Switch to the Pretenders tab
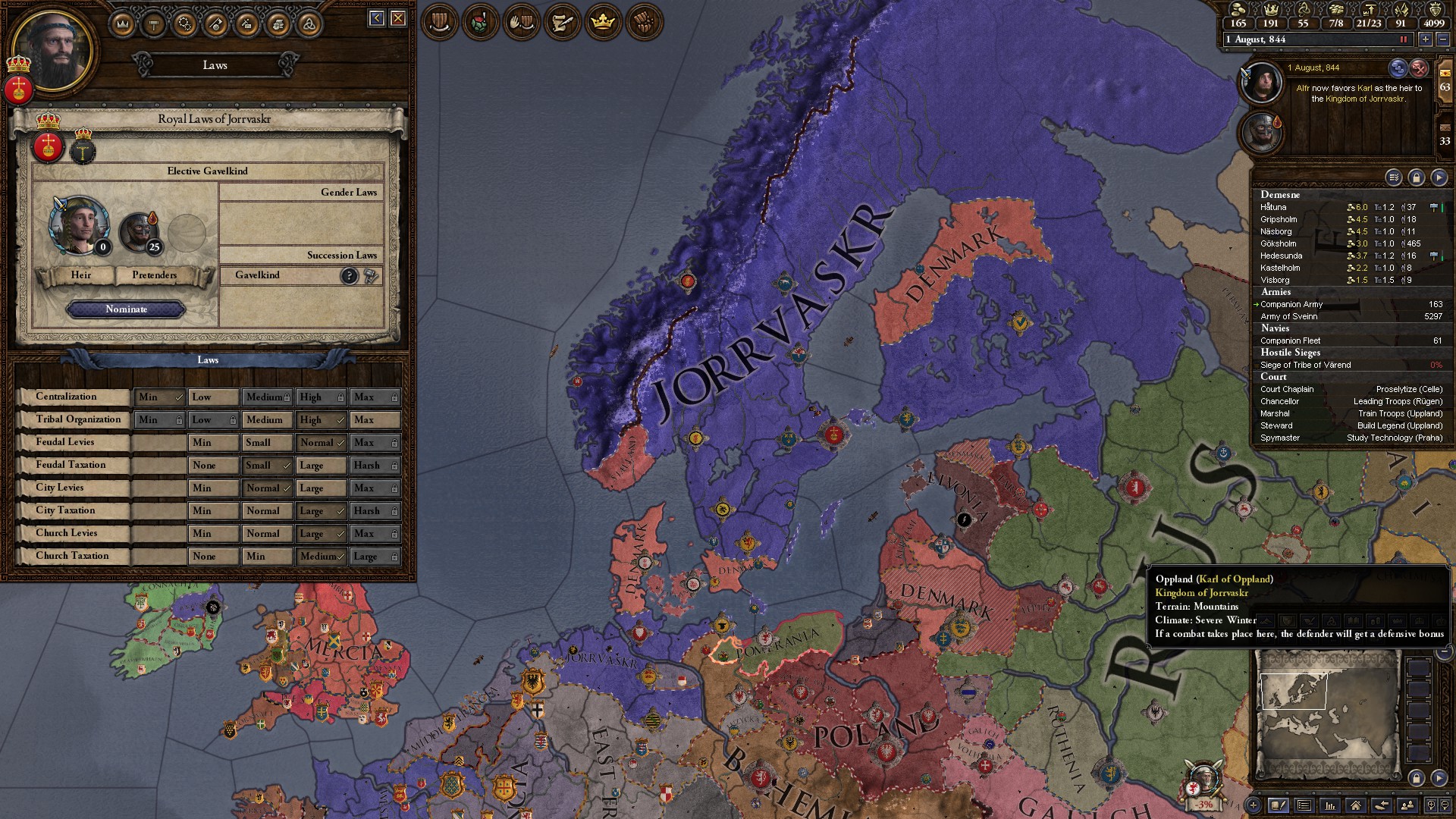This screenshot has height=819, width=1456. pos(153,275)
